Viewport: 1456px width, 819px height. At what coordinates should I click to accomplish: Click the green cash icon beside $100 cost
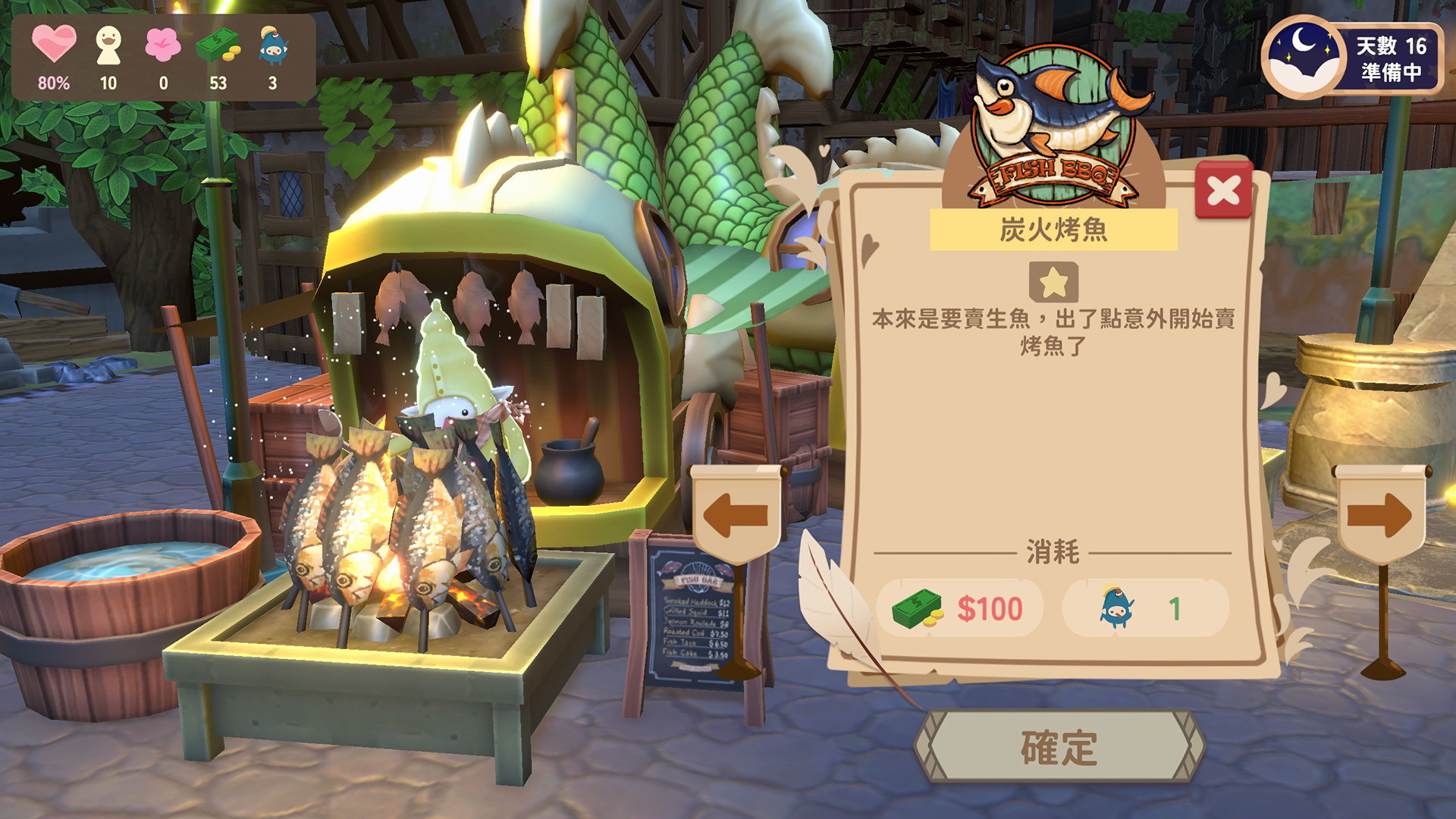(917, 608)
